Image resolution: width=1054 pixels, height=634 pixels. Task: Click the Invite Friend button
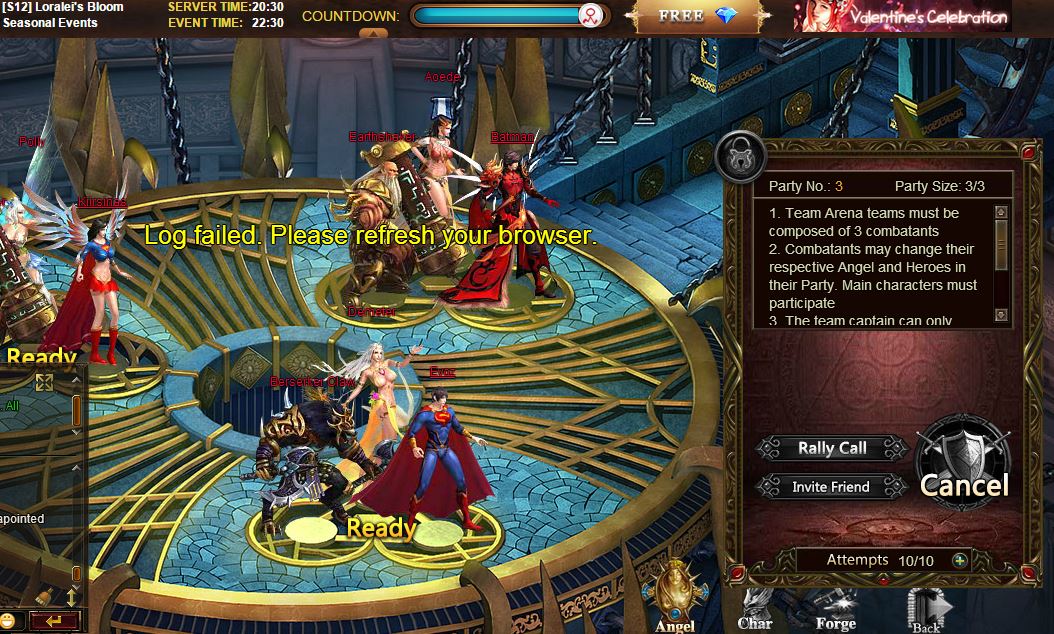click(x=831, y=487)
